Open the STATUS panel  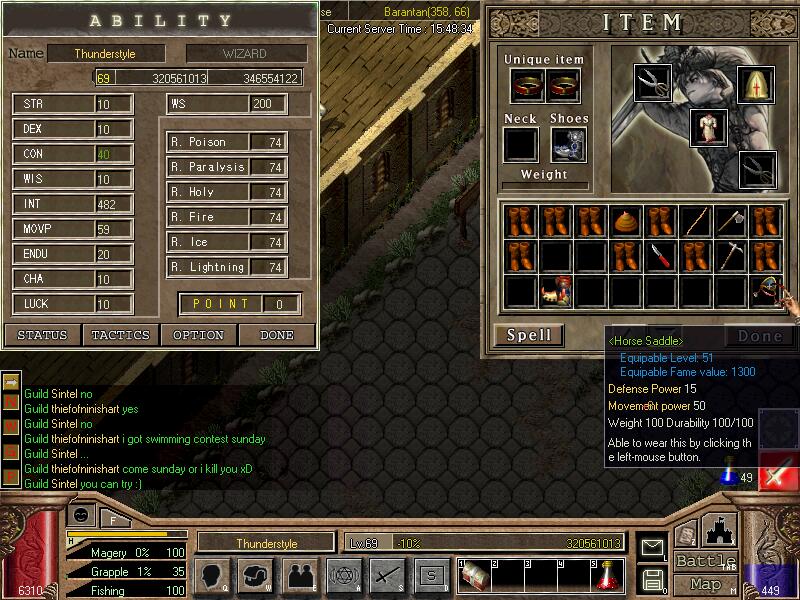tap(43, 335)
